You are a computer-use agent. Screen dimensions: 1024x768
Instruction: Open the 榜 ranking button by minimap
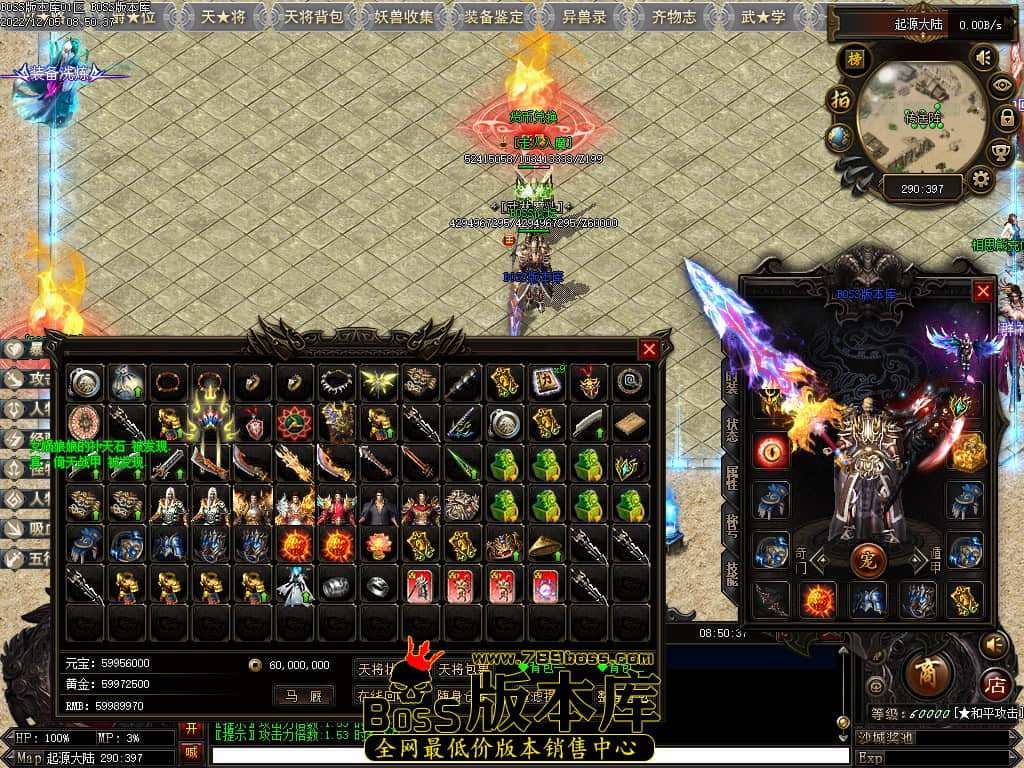click(854, 58)
